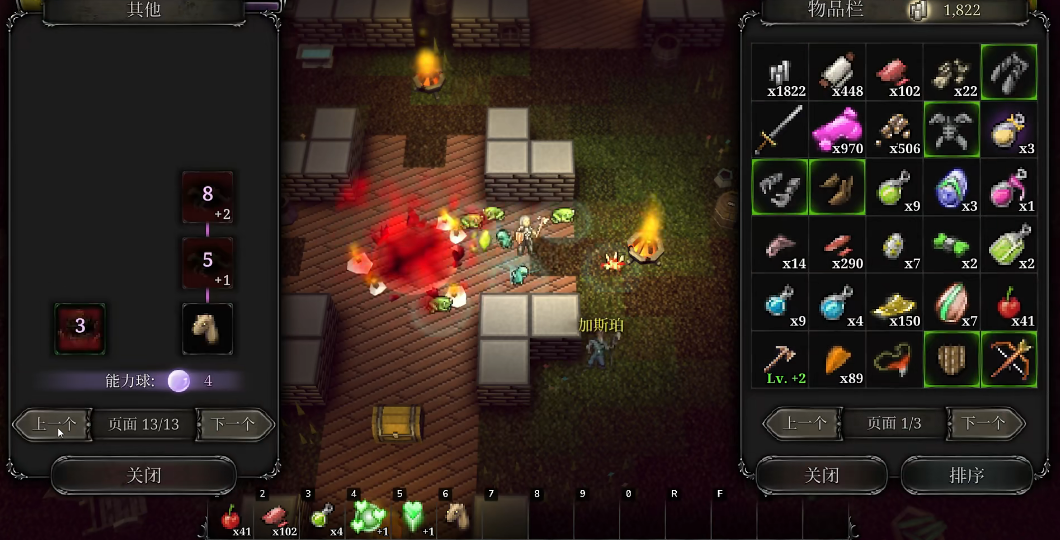
Task: Activate the horse icon in hotbar
Action: tap(458, 517)
